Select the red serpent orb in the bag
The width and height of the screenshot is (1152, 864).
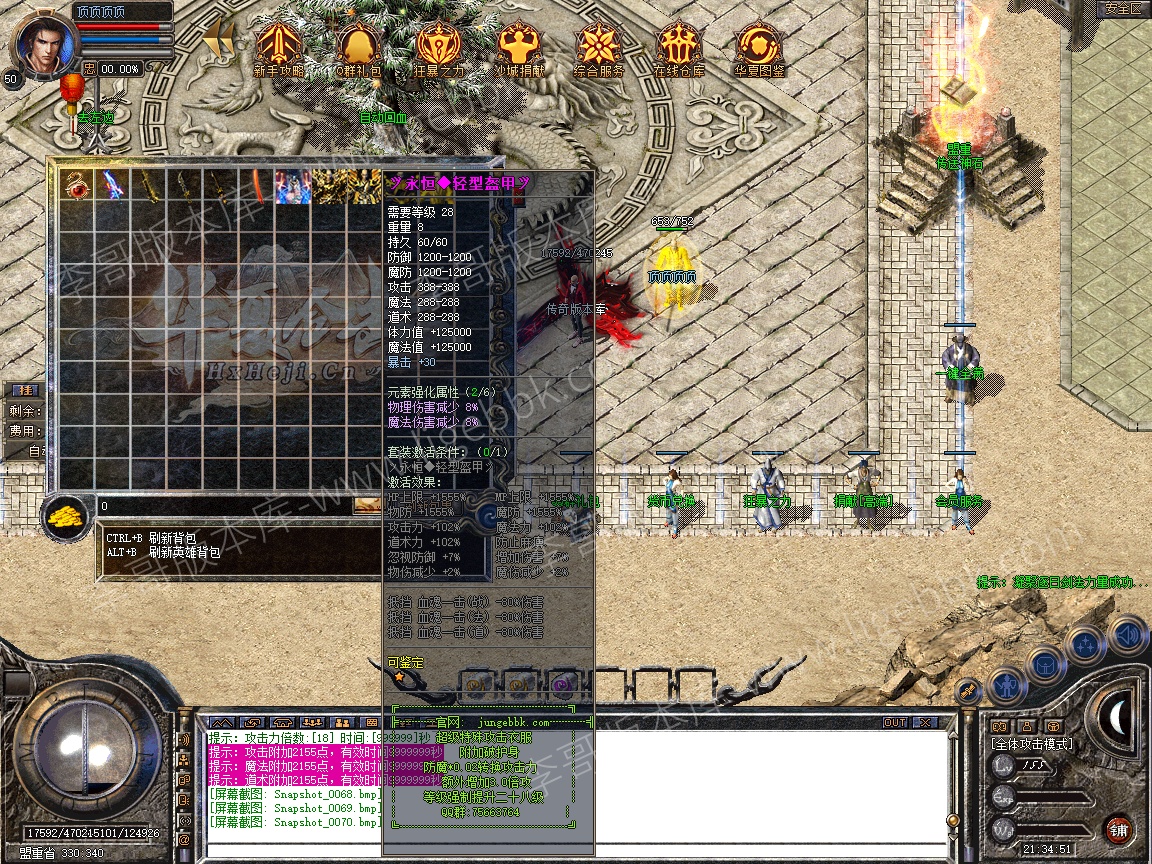(76, 185)
